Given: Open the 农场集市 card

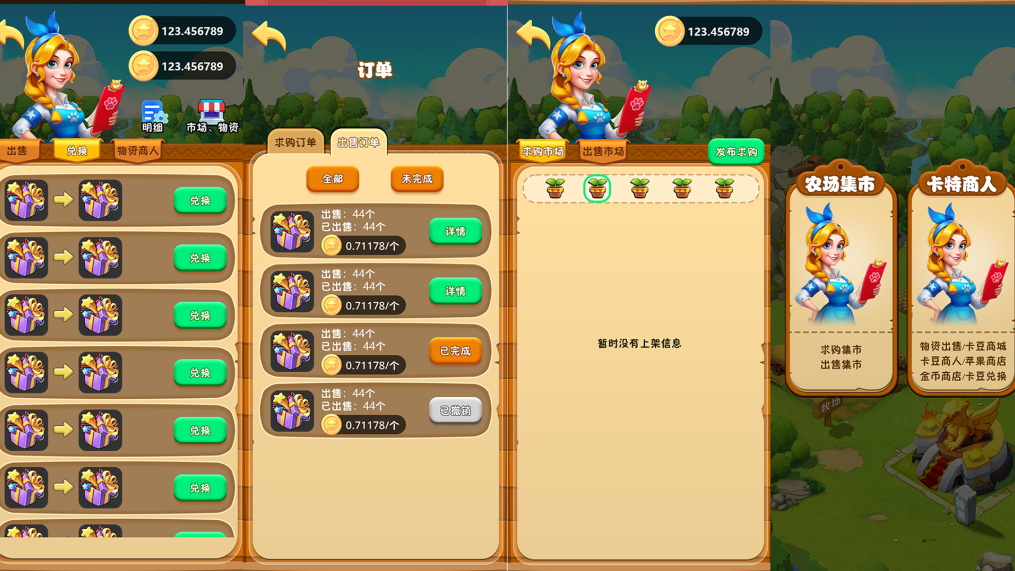Looking at the screenshot, I should [x=841, y=275].
